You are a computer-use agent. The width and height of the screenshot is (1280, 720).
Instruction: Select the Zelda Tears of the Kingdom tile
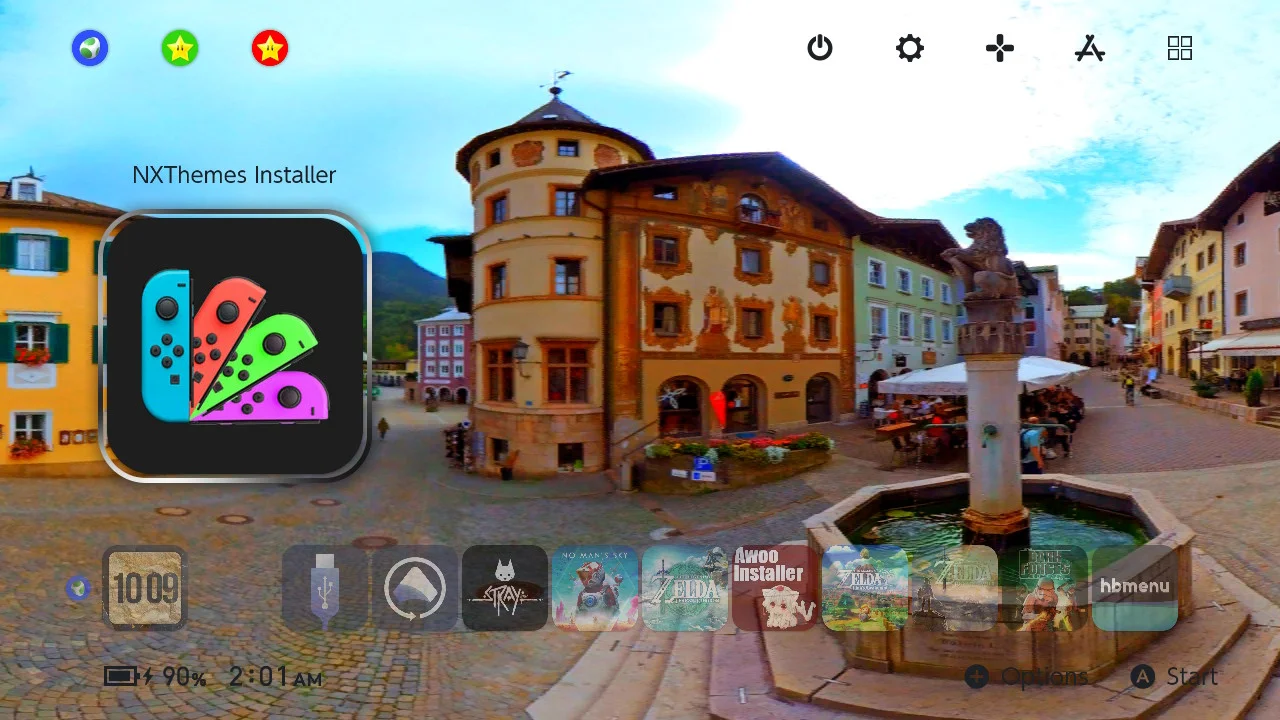[x=686, y=588]
